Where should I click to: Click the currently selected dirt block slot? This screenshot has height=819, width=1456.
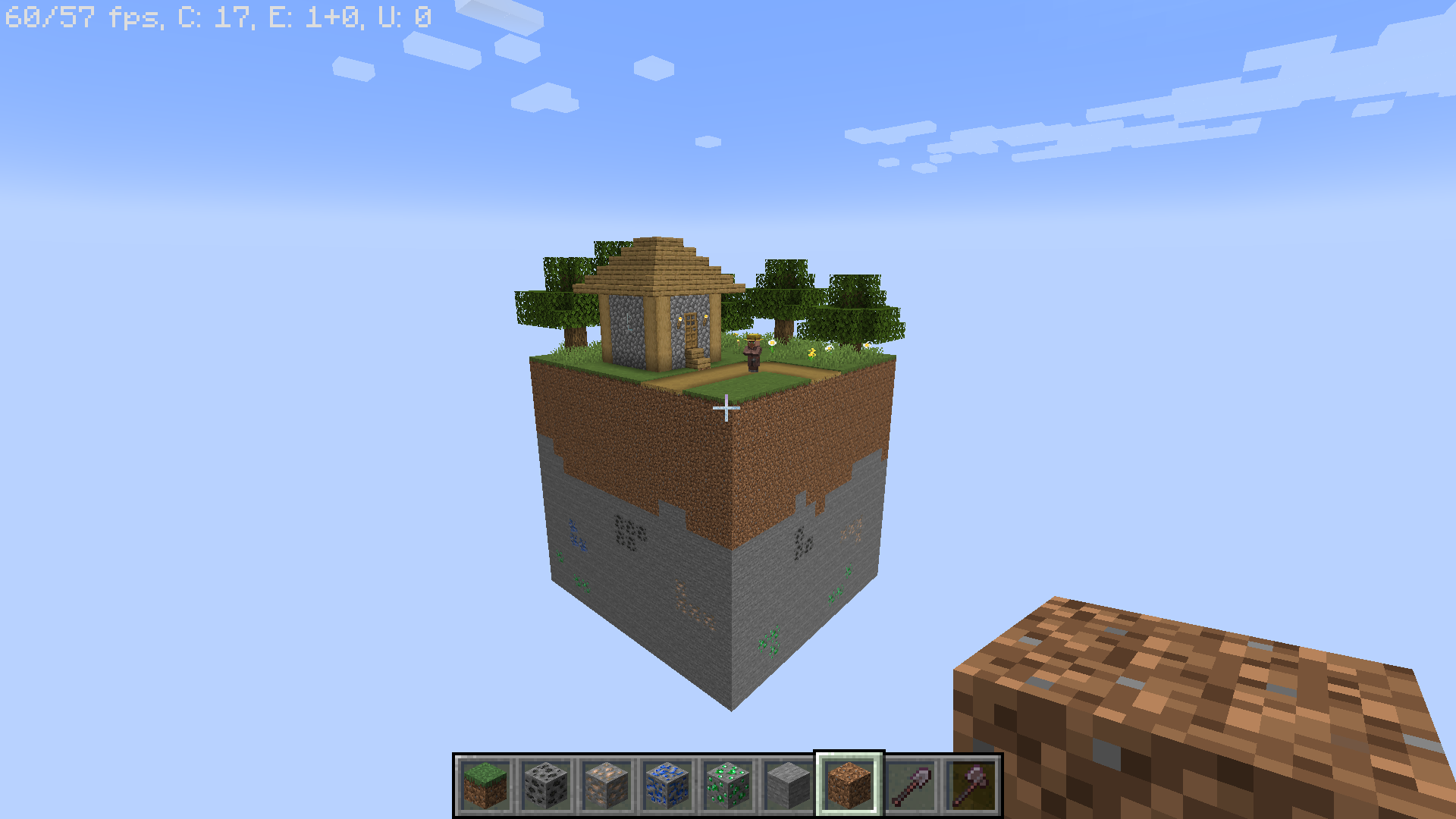[x=849, y=785]
